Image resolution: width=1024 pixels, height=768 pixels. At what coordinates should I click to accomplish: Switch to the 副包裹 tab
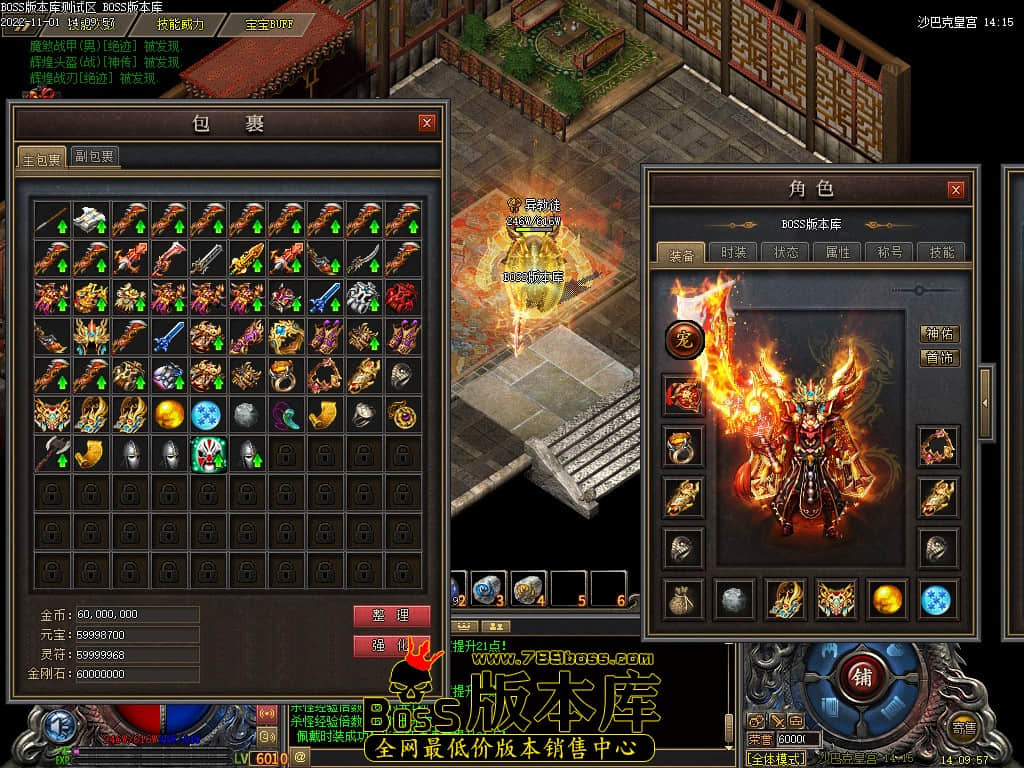94,156
